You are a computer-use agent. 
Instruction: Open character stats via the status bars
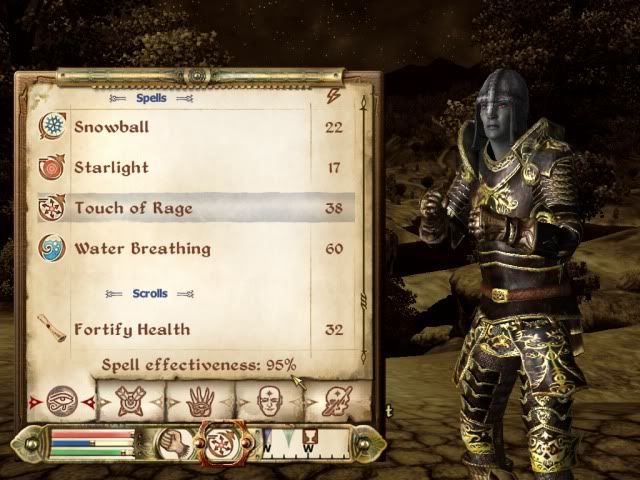tap(91, 443)
